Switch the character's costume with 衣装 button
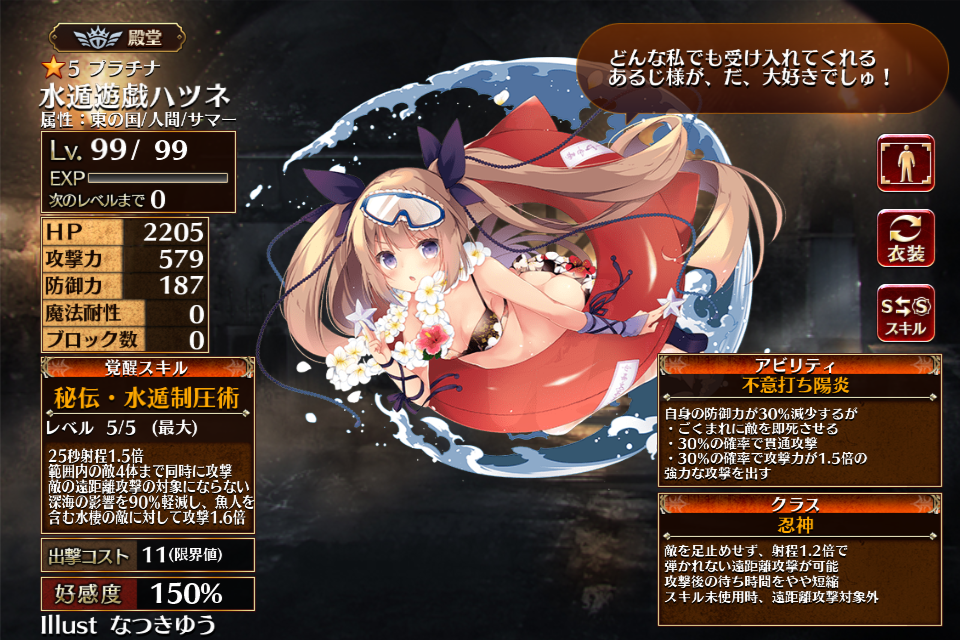The width and height of the screenshot is (960, 640). coord(905,238)
